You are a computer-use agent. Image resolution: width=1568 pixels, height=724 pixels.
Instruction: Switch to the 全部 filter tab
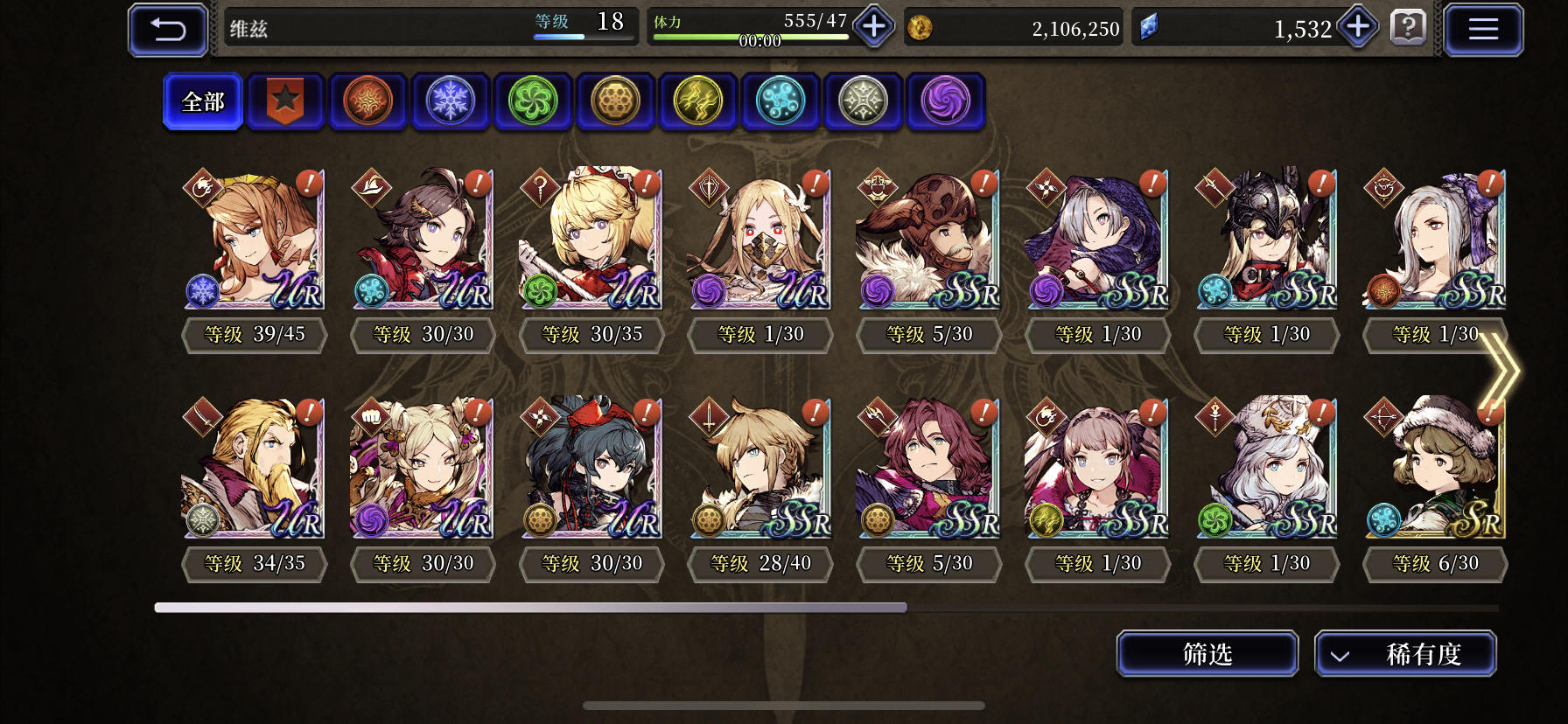pyautogui.click(x=202, y=101)
